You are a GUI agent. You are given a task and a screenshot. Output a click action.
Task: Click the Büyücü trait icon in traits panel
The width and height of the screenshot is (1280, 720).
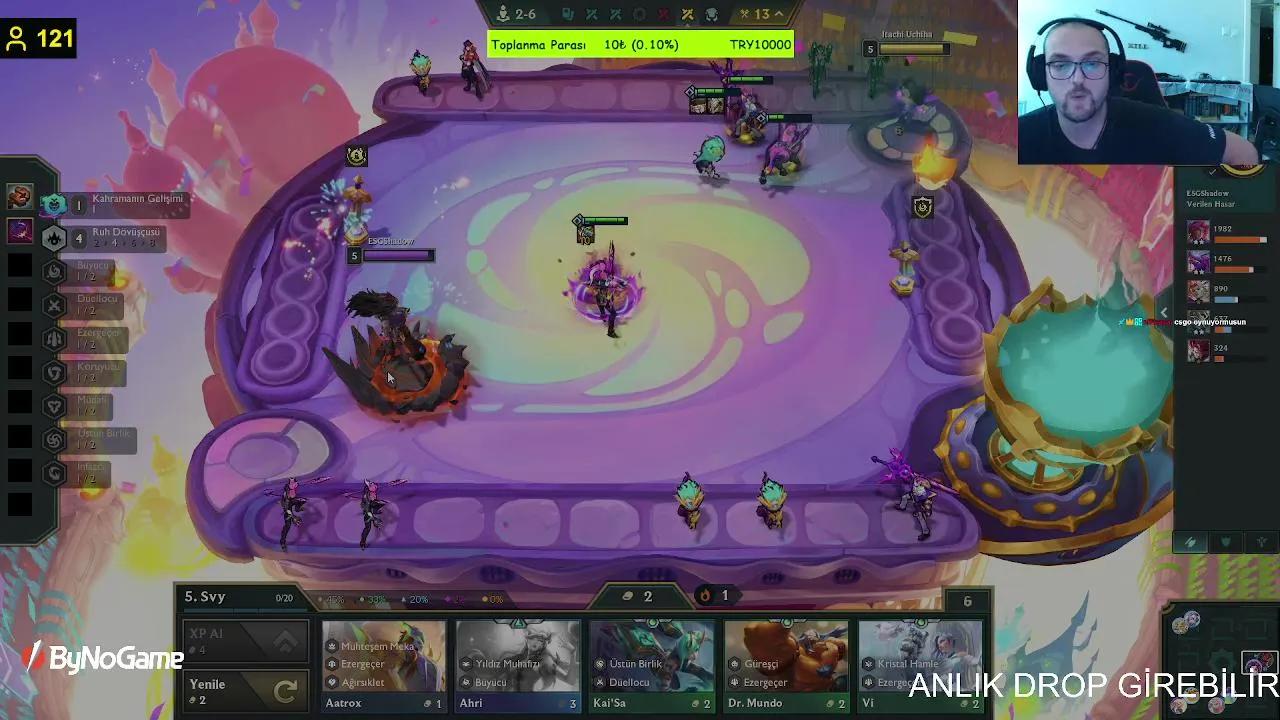[x=53, y=269]
